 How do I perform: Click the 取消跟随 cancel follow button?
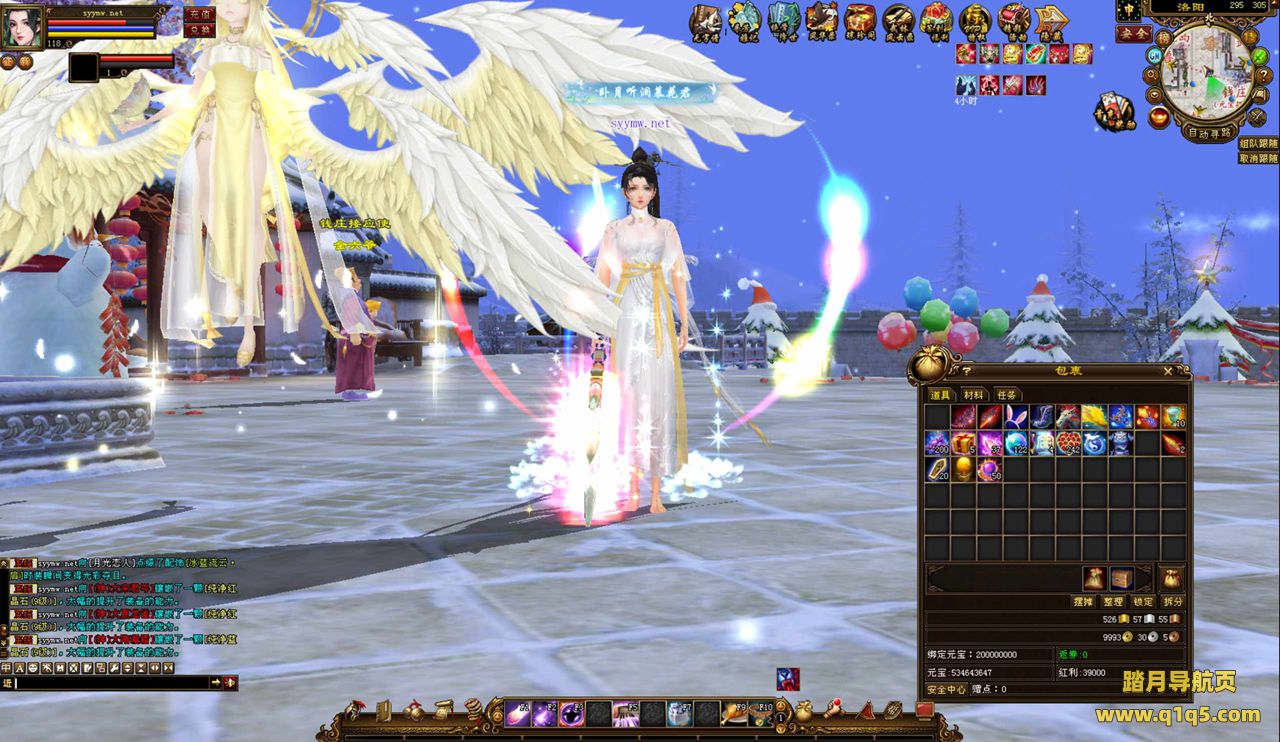pos(1258,158)
